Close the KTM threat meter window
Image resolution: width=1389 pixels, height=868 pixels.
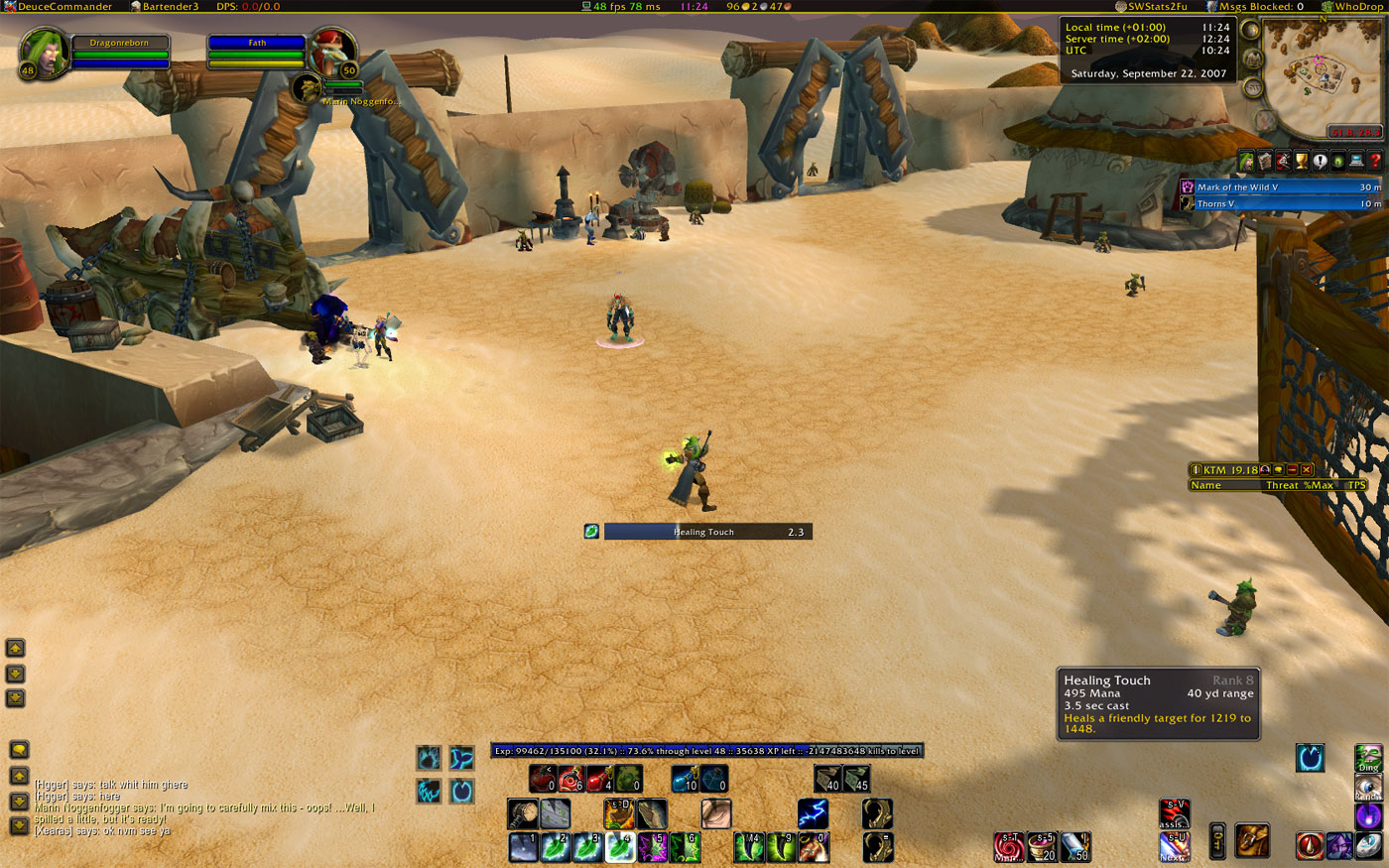tap(1307, 469)
